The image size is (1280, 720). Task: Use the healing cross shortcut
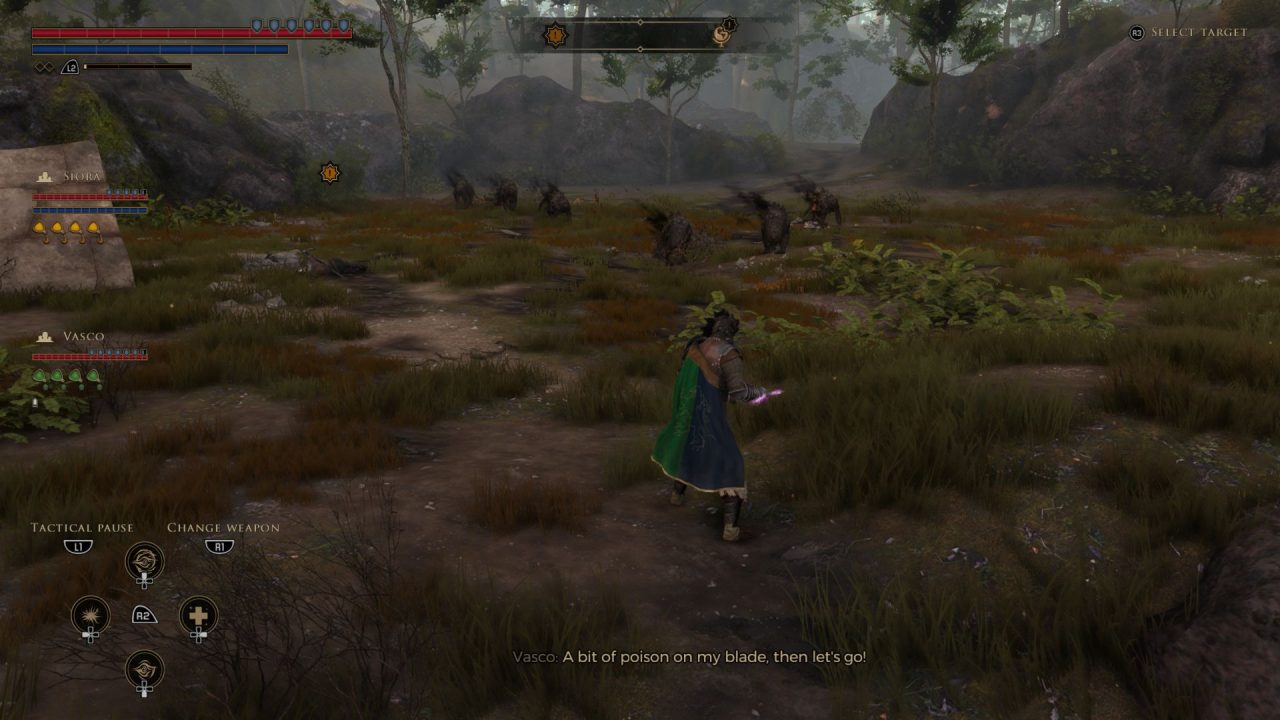[x=198, y=615]
